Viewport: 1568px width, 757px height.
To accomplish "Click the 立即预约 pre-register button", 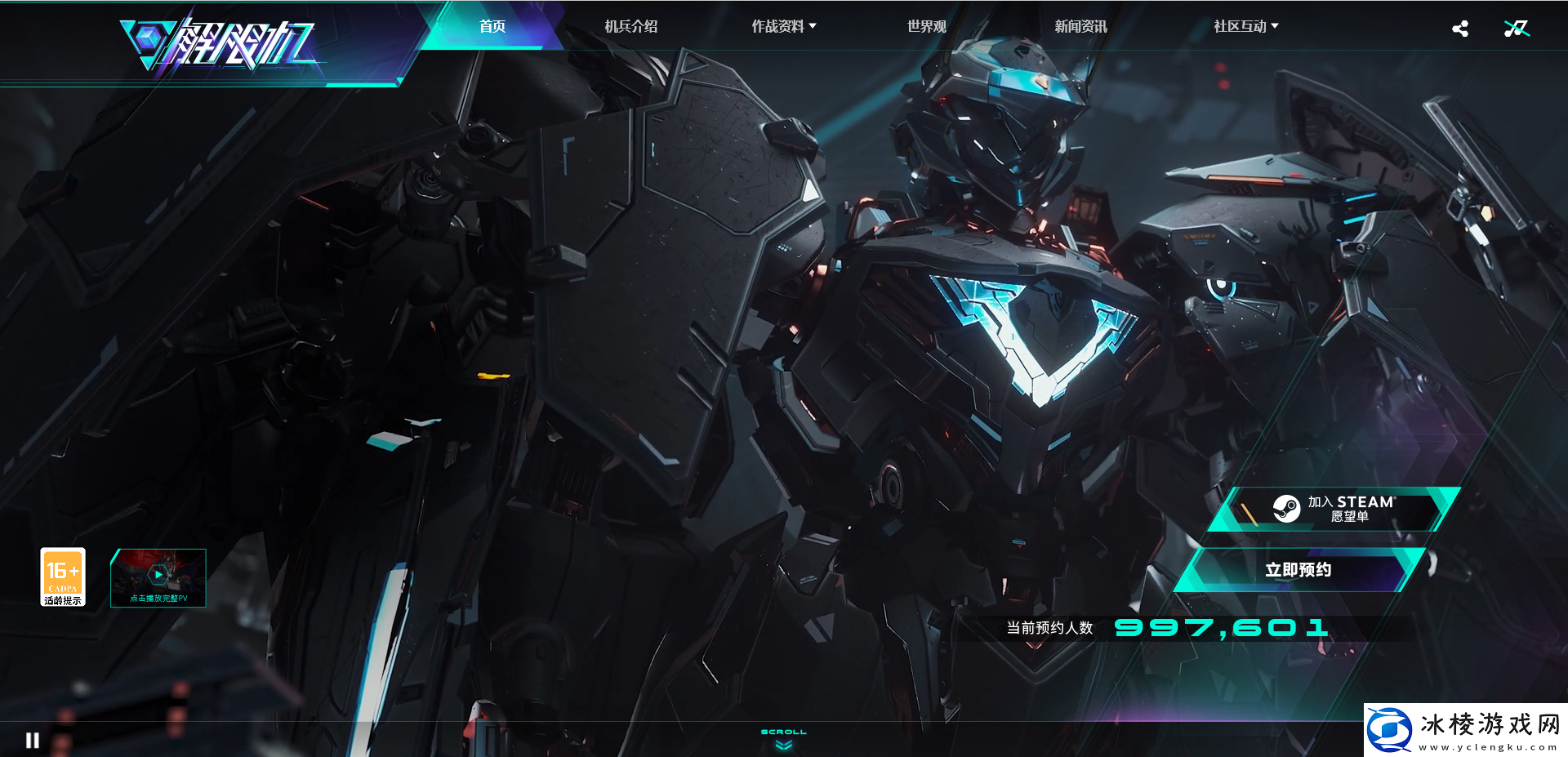I will [x=1298, y=570].
